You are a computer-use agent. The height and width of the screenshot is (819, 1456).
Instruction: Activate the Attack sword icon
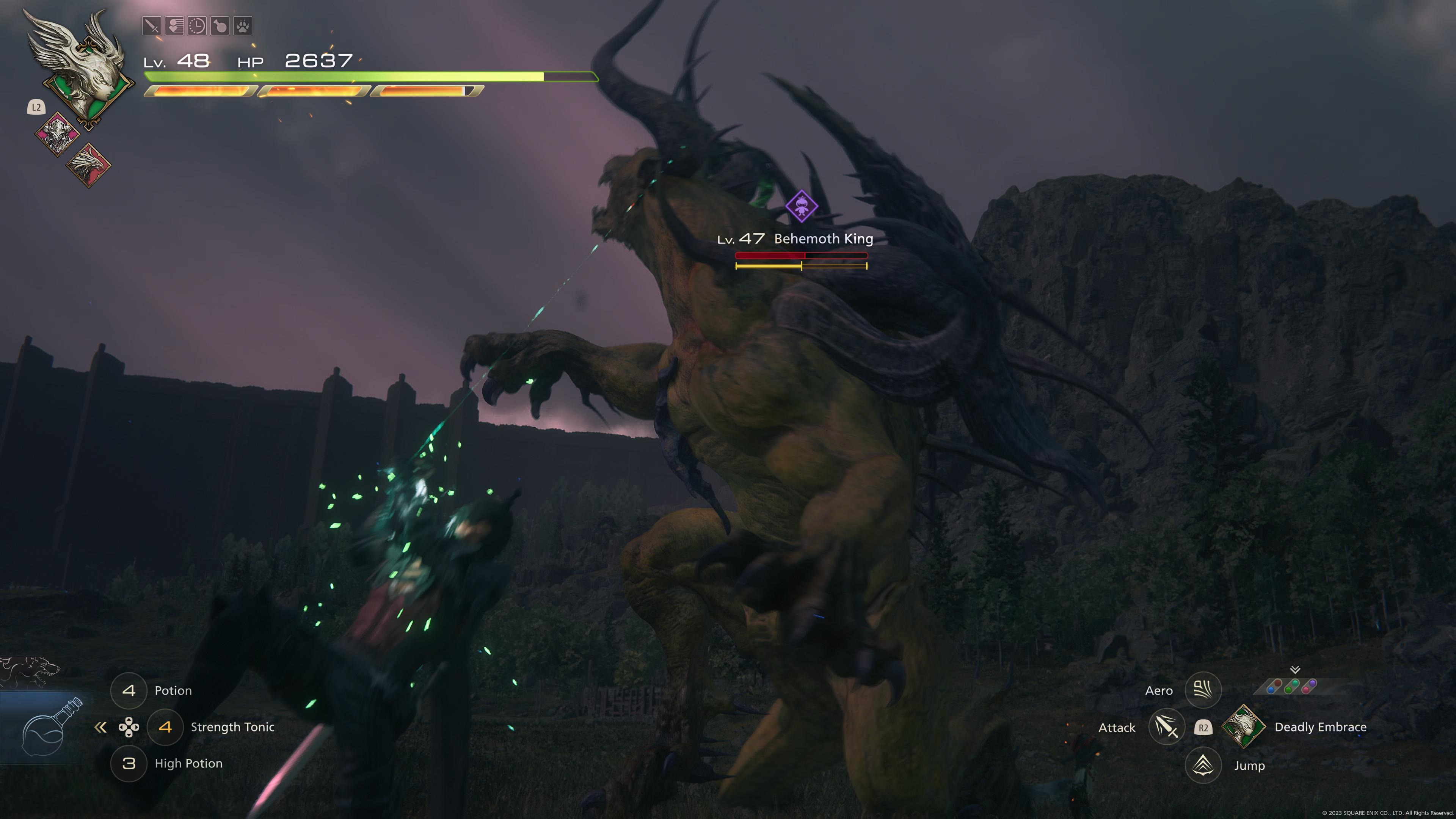[x=1166, y=727]
